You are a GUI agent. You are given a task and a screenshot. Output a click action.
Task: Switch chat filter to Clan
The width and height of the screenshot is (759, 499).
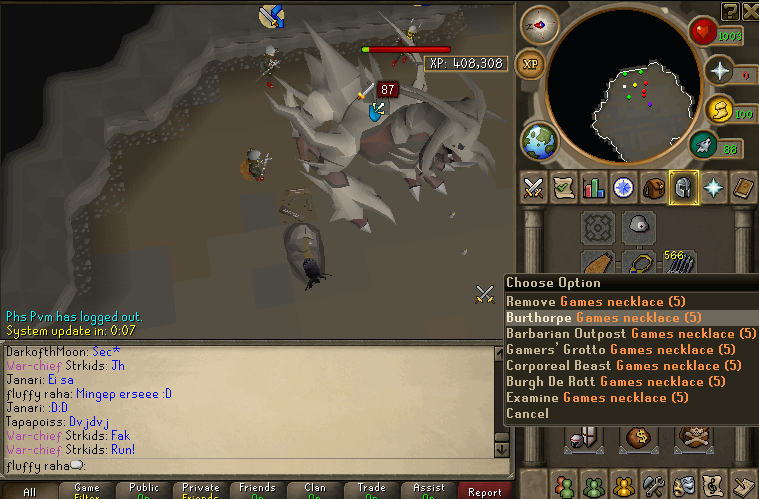pos(315,491)
